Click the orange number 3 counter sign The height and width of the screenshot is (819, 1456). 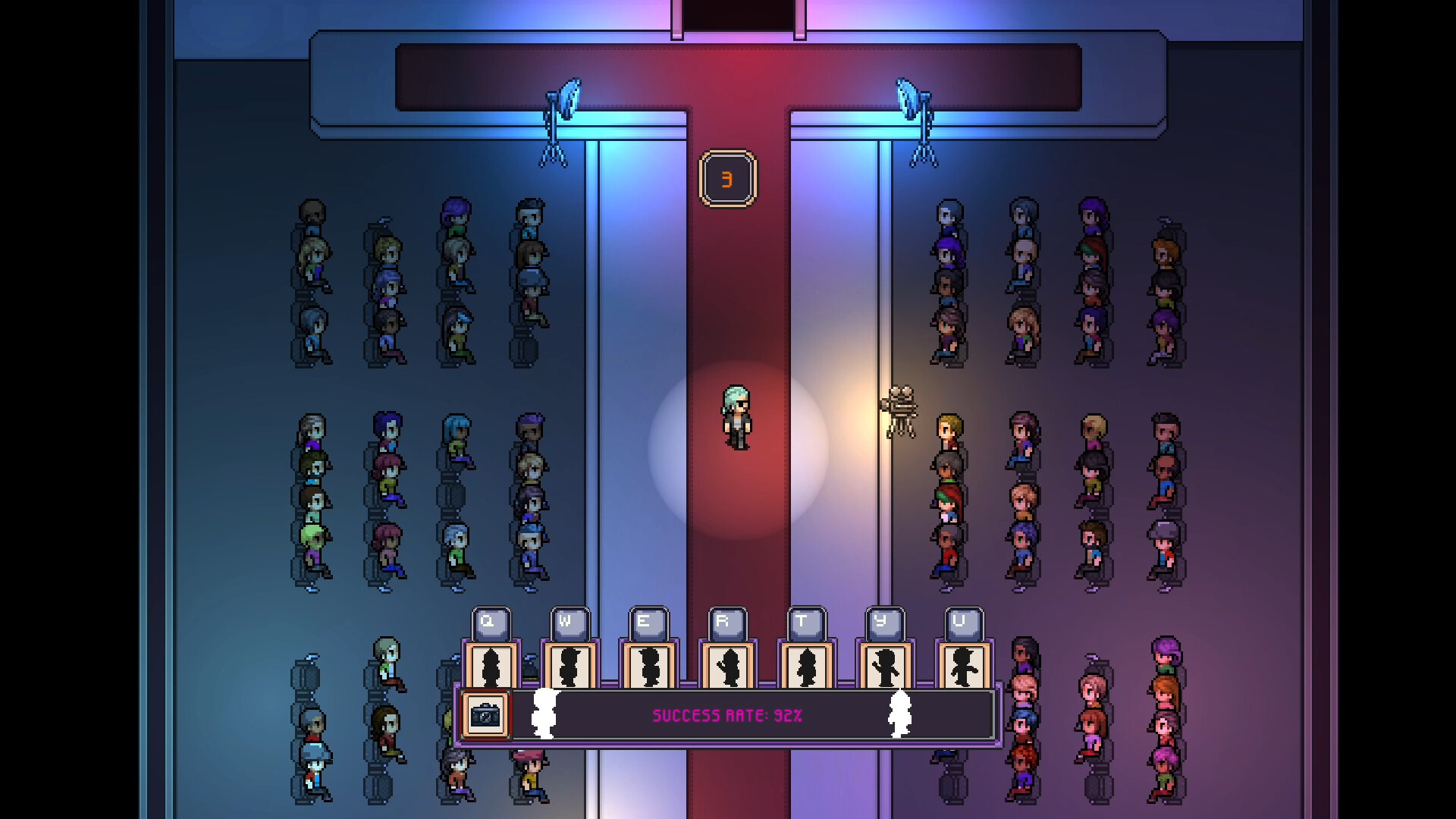(x=727, y=178)
